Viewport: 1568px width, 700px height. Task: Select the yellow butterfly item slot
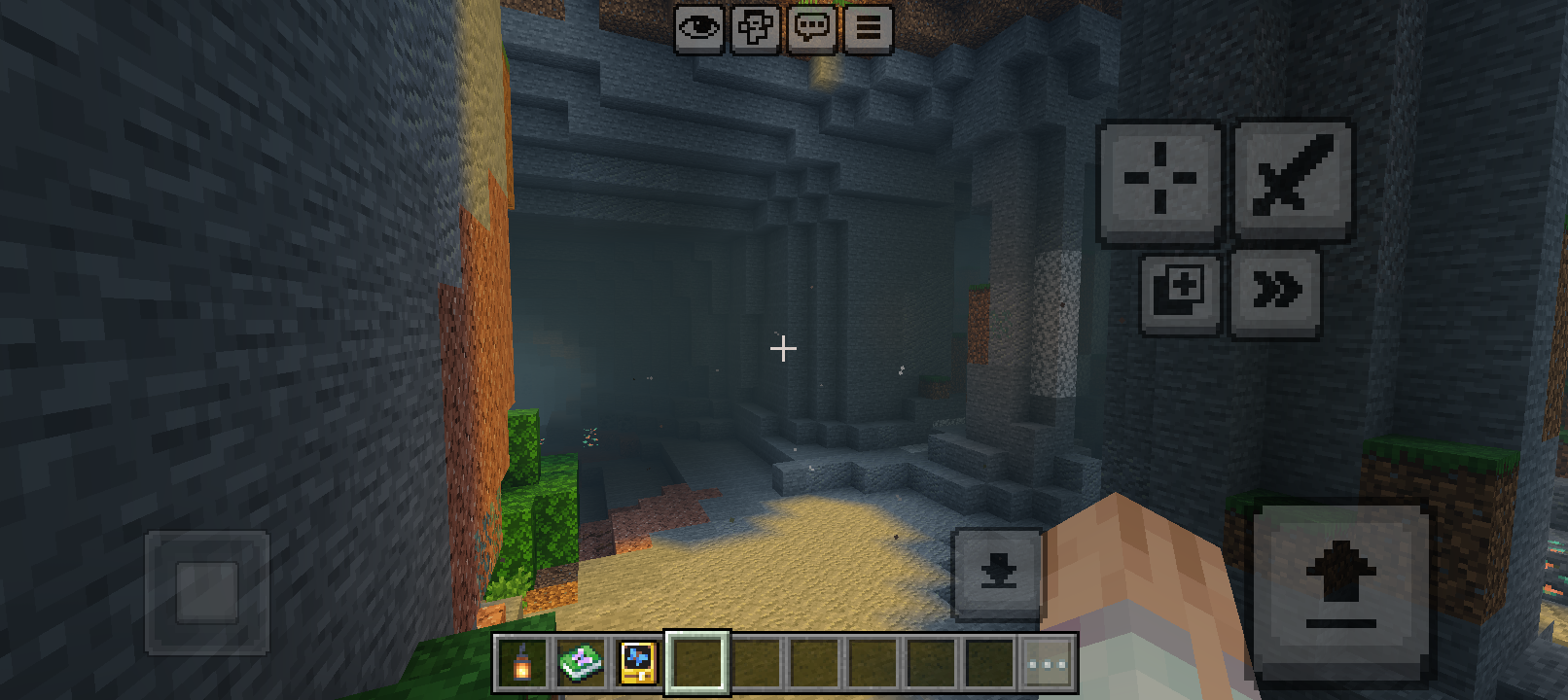coord(638,664)
